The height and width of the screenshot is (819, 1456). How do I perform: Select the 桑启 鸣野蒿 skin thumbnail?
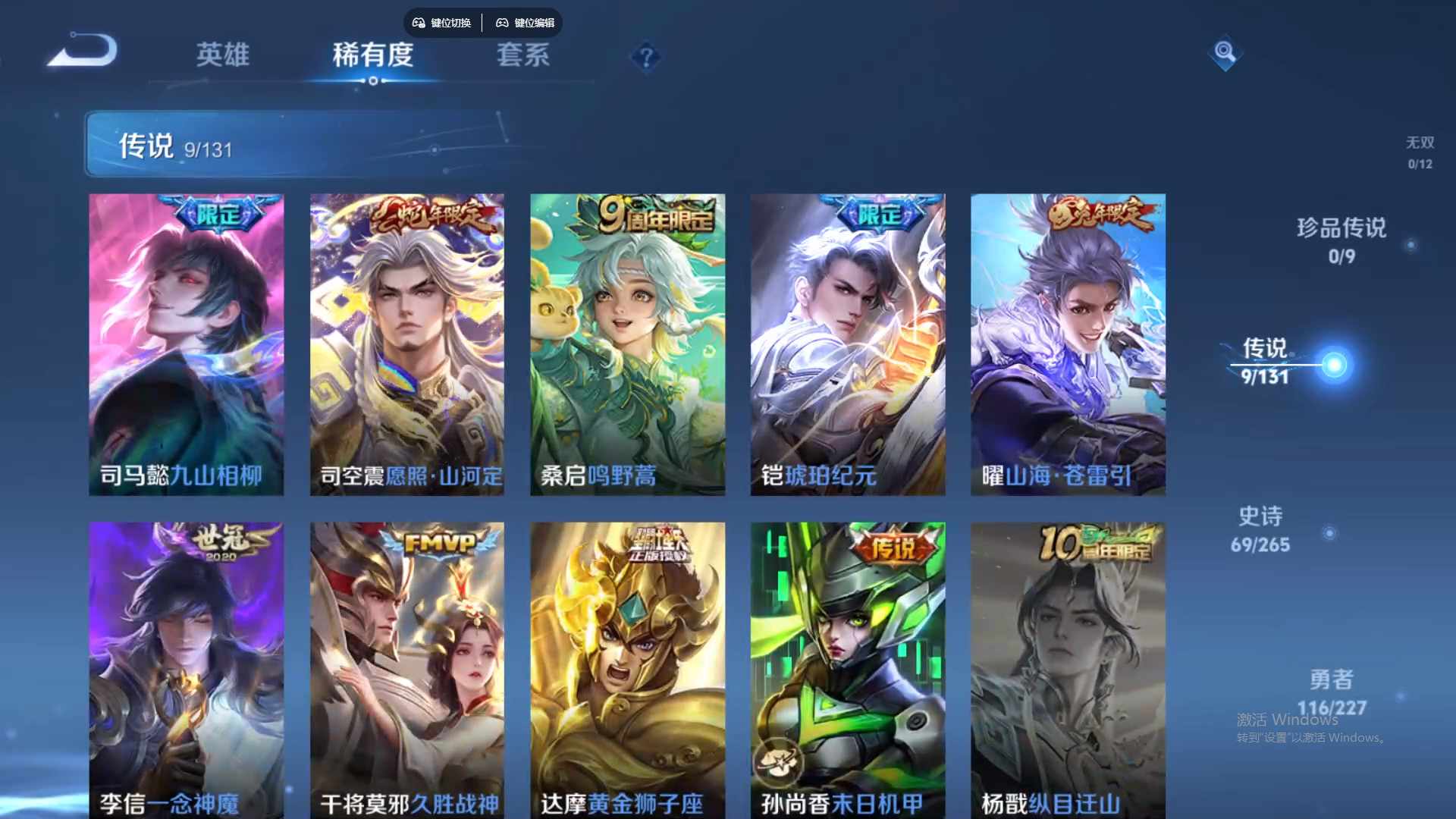coord(626,345)
